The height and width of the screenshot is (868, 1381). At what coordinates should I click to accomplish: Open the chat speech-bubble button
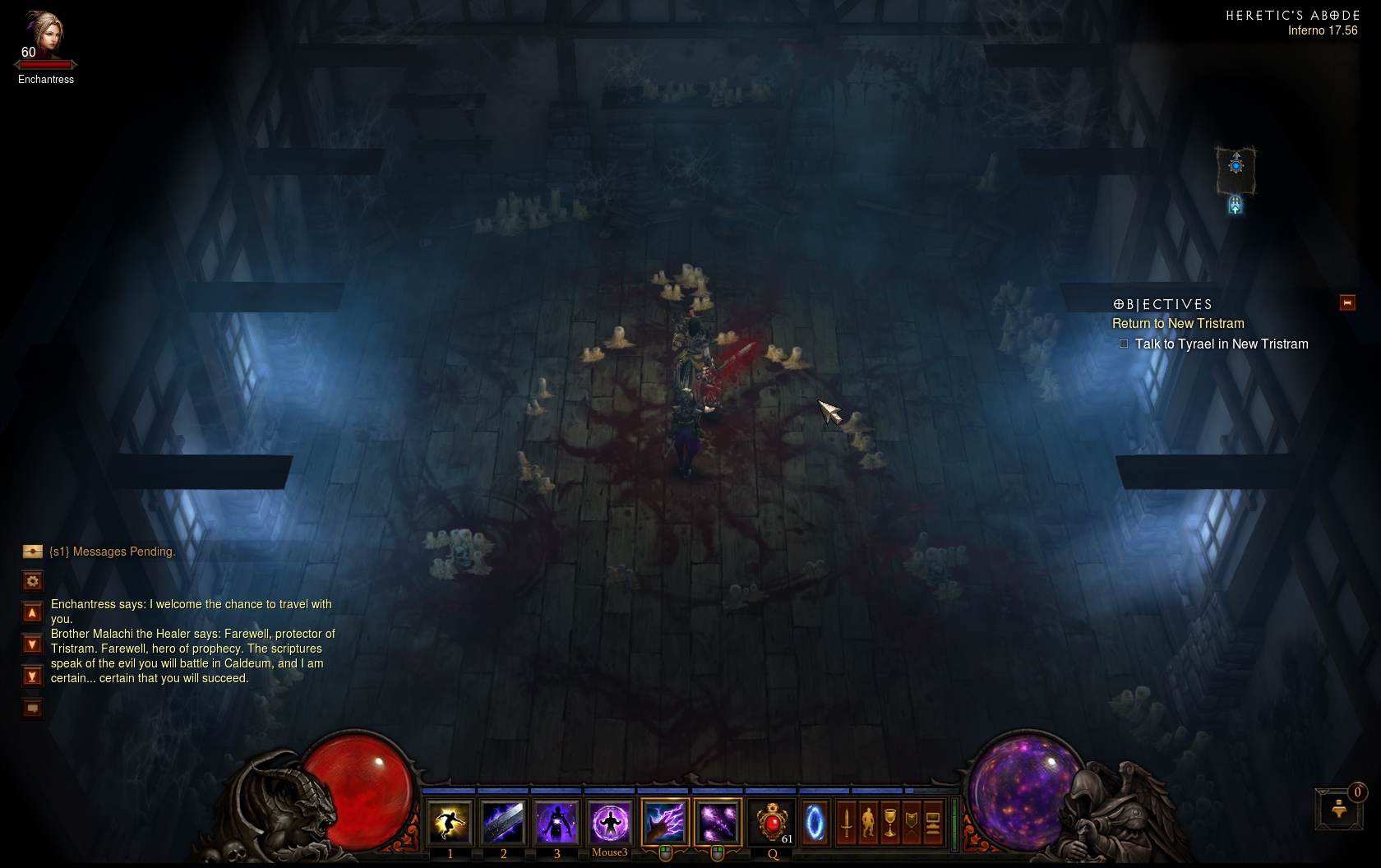33,709
